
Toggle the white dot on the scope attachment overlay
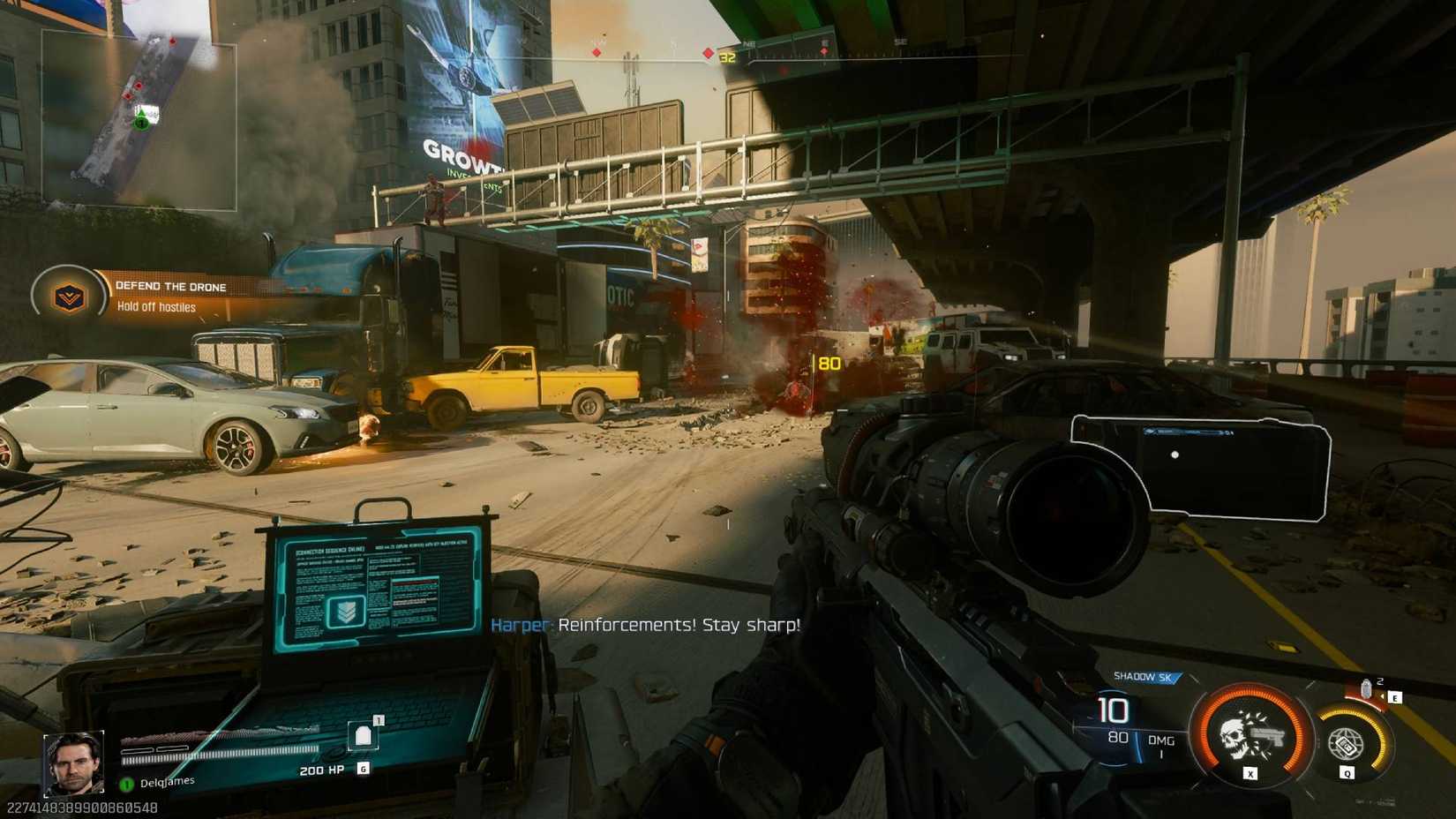coord(1175,455)
